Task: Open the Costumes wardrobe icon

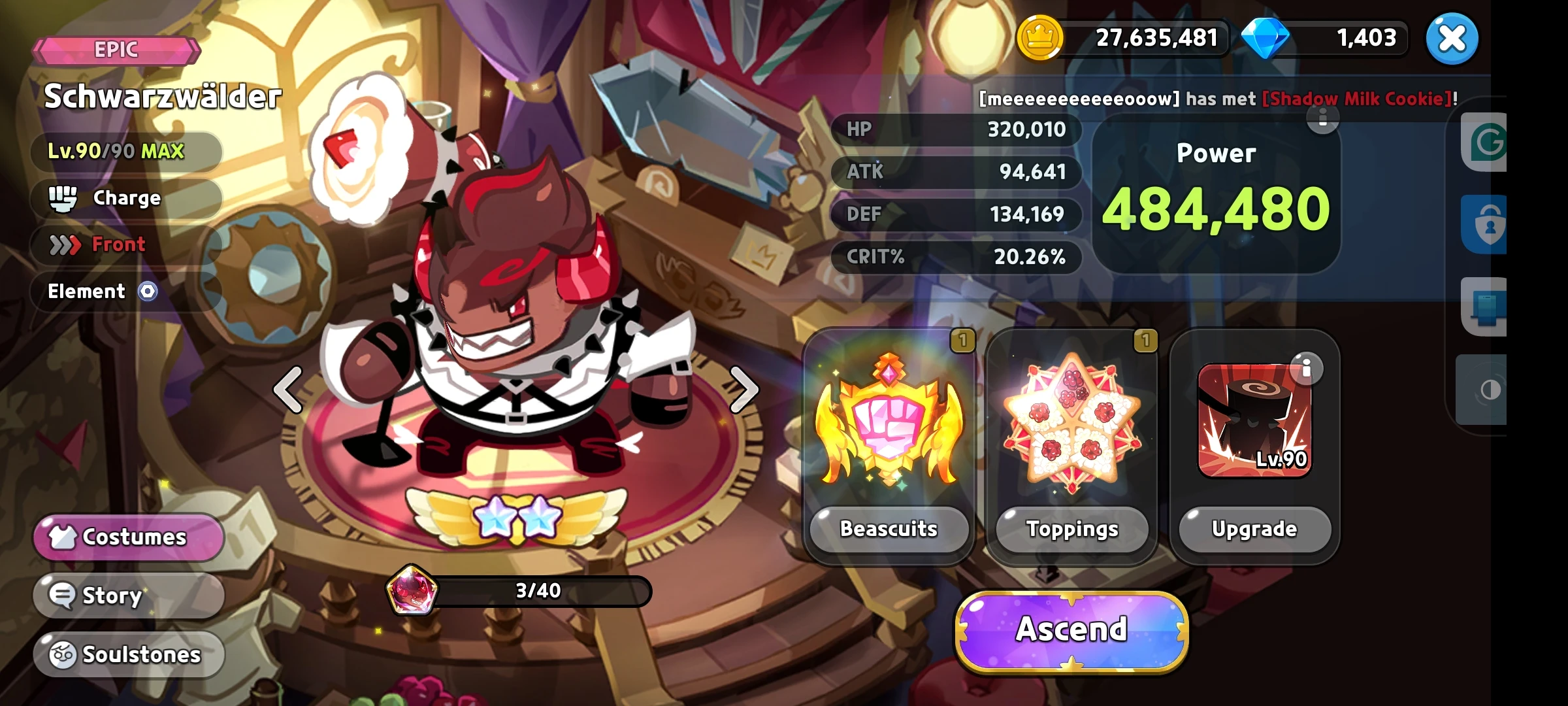Action: pos(63,537)
